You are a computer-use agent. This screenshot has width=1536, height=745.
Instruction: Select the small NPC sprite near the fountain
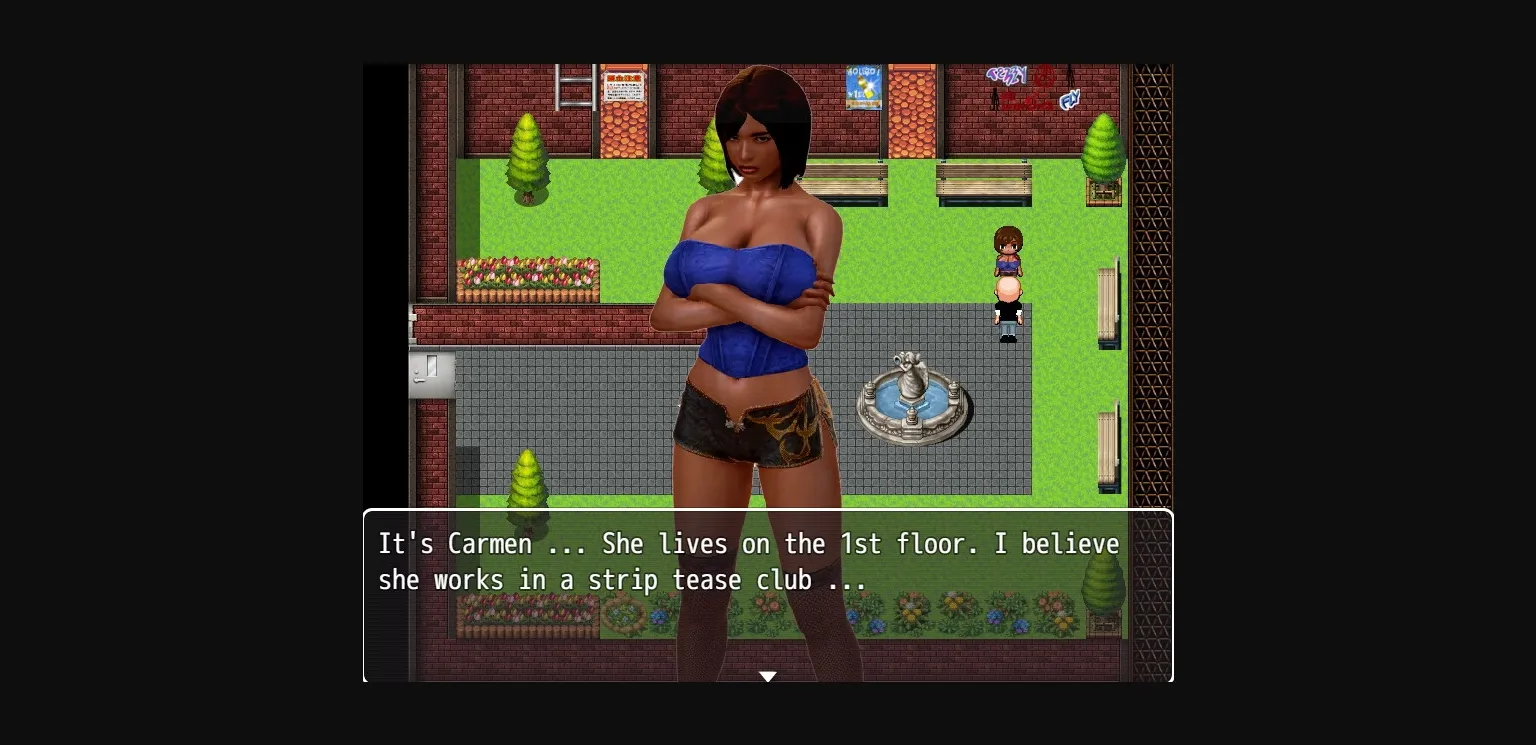pos(1007,285)
